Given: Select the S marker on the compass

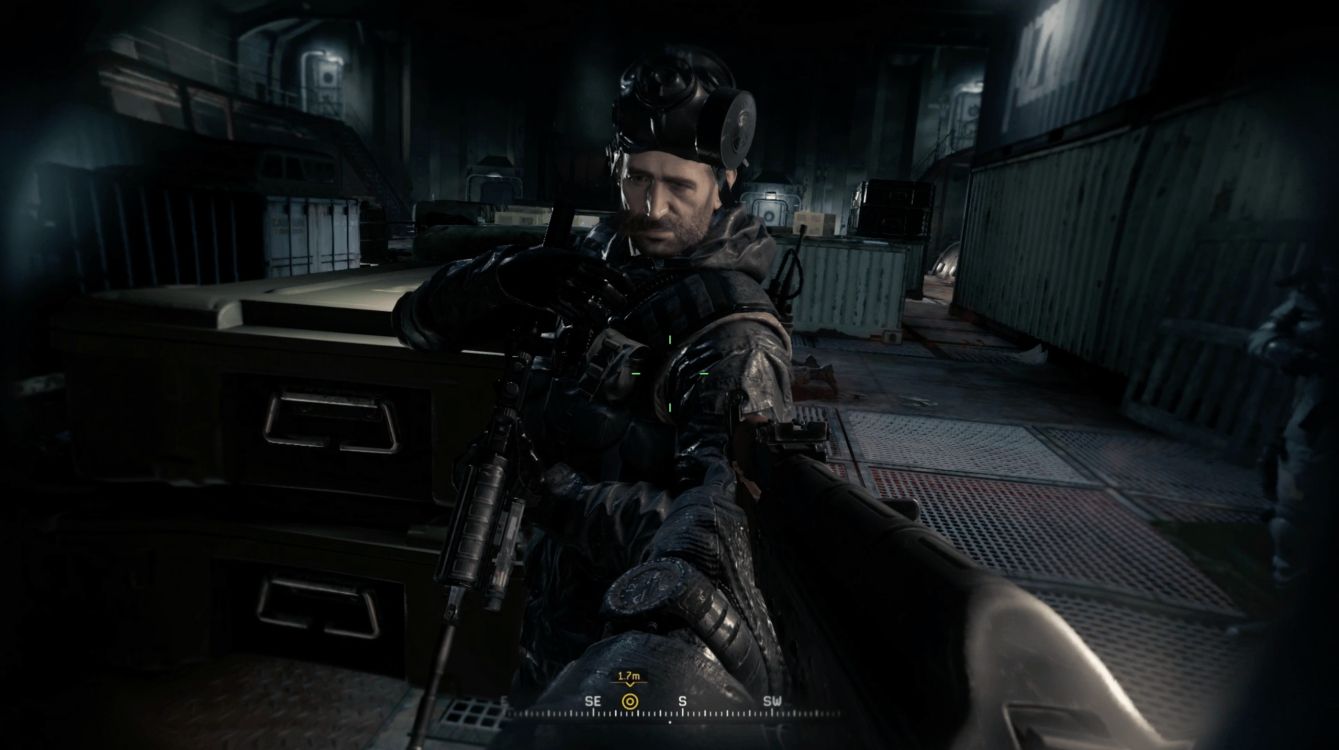Looking at the screenshot, I should (682, 700).
